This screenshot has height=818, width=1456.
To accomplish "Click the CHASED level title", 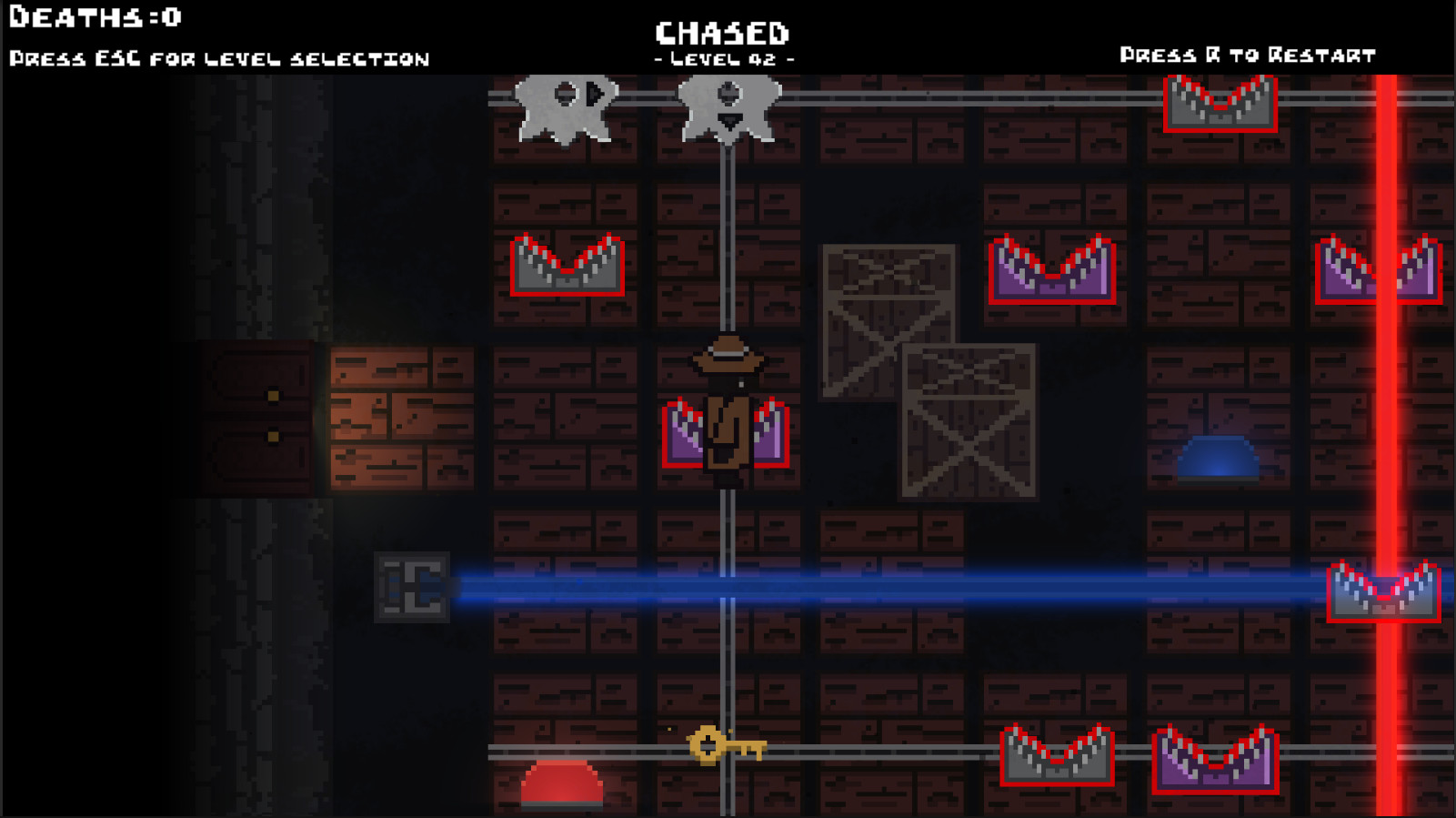I will coord(723,32).
